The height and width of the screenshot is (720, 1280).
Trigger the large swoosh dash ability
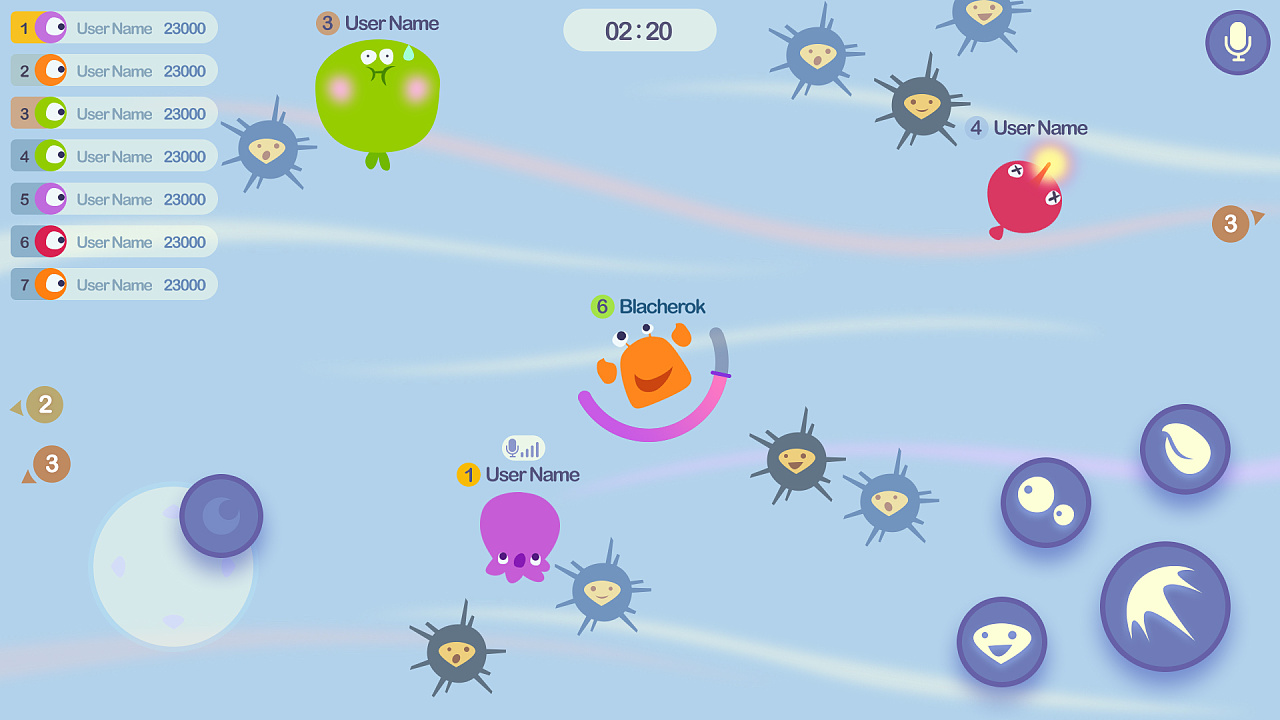(x=1164, y=606)
